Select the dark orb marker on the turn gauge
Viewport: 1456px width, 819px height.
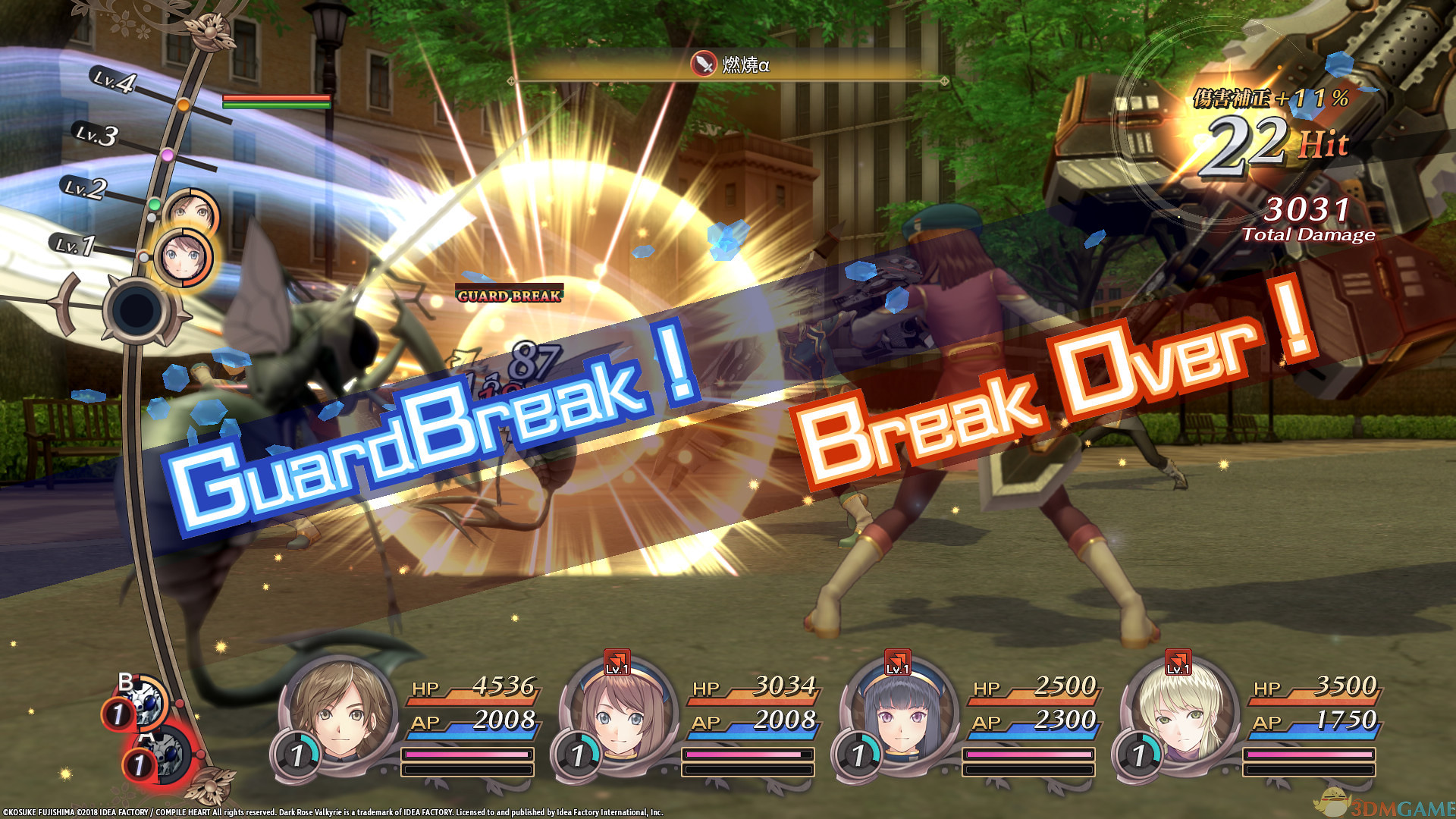tap(137, 310)
